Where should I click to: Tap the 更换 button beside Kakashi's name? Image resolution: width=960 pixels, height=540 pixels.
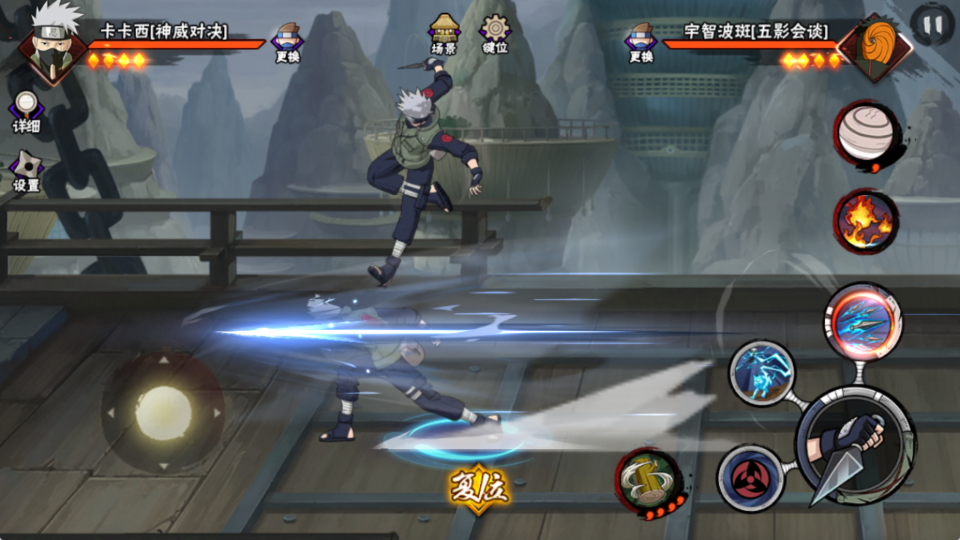(287, 43)
